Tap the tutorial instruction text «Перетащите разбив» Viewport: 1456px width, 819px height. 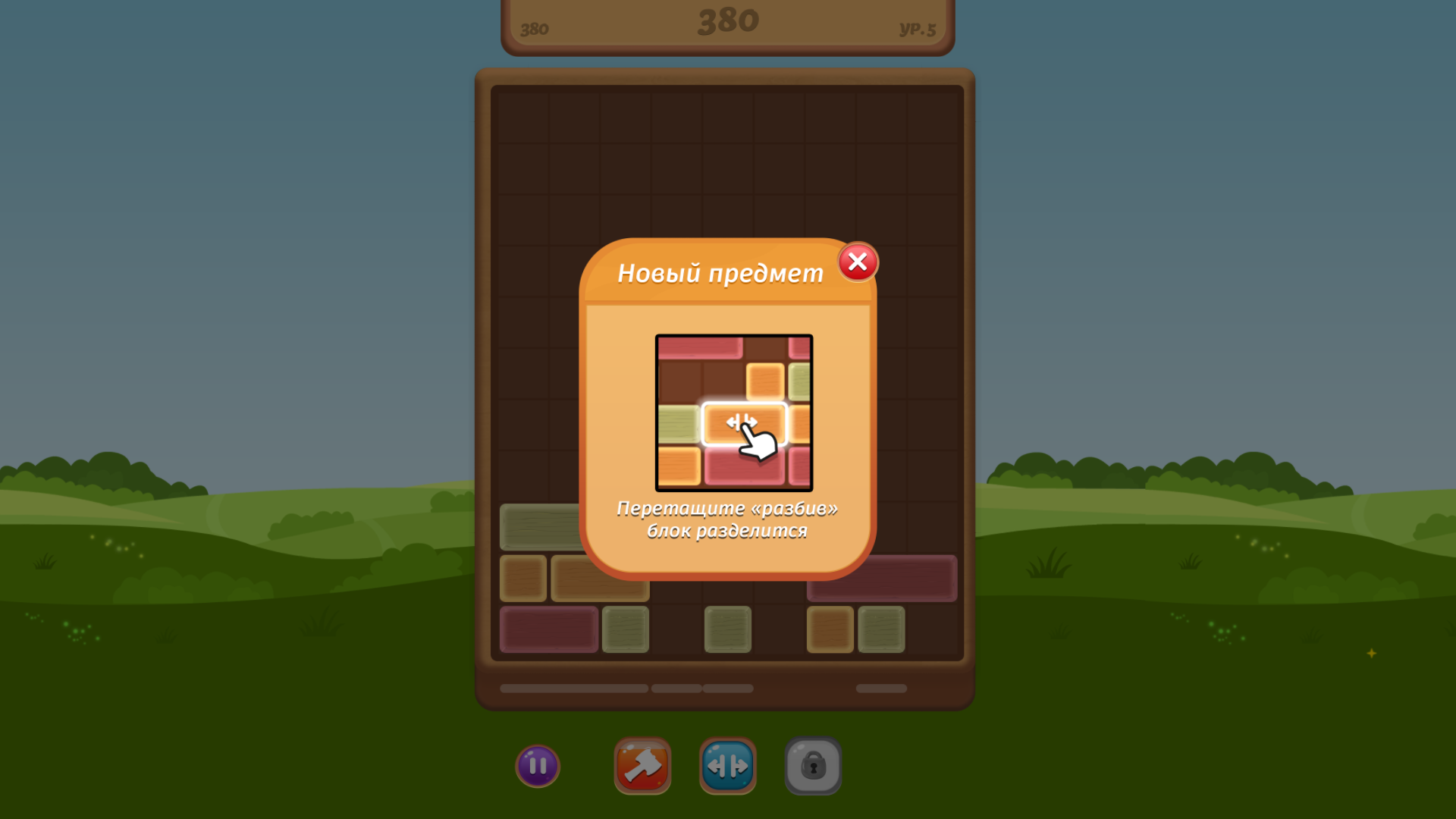tap(726, 520)
